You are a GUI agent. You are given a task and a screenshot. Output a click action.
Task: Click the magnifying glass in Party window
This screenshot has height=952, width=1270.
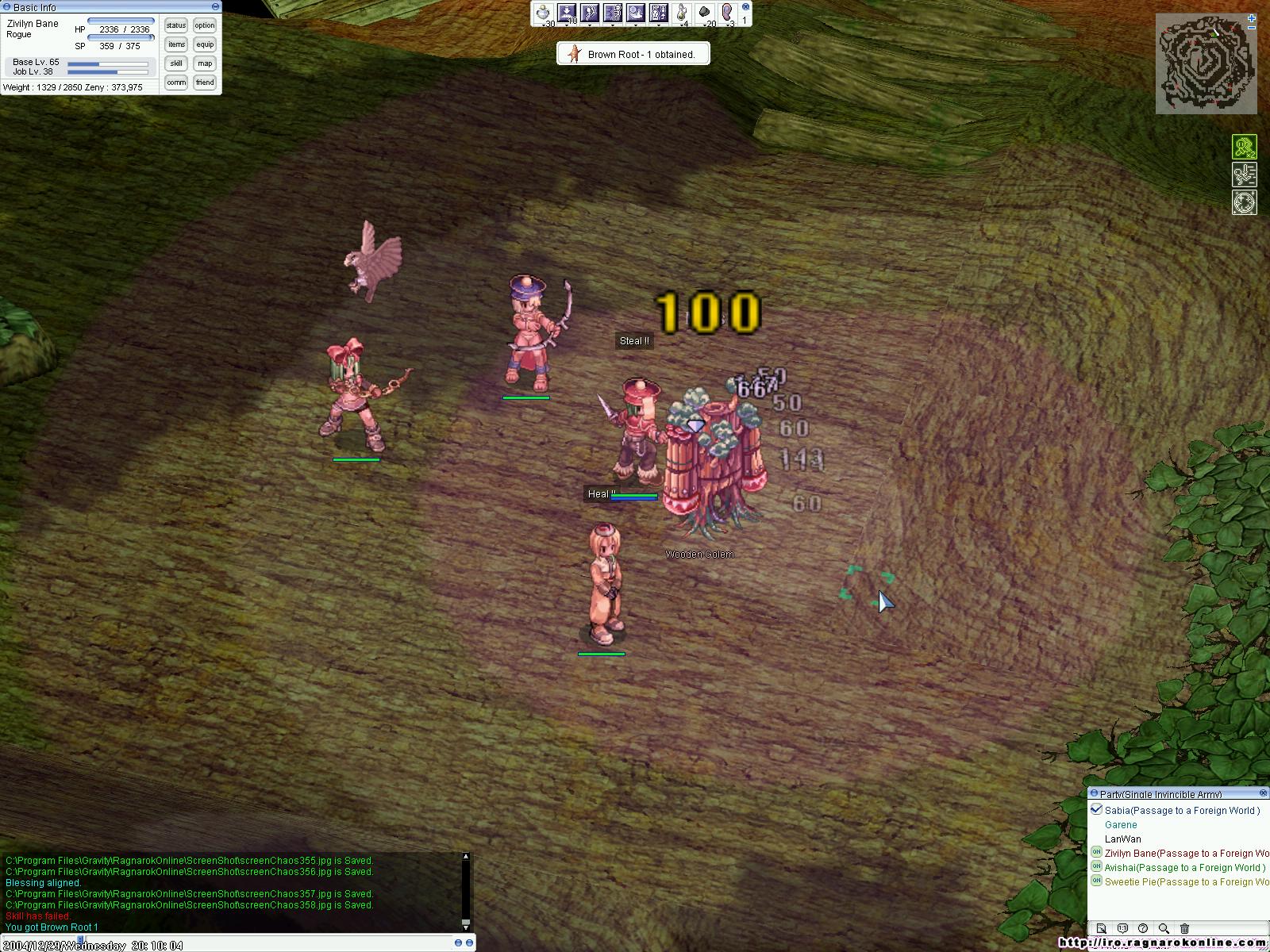tap(1164, 928)
